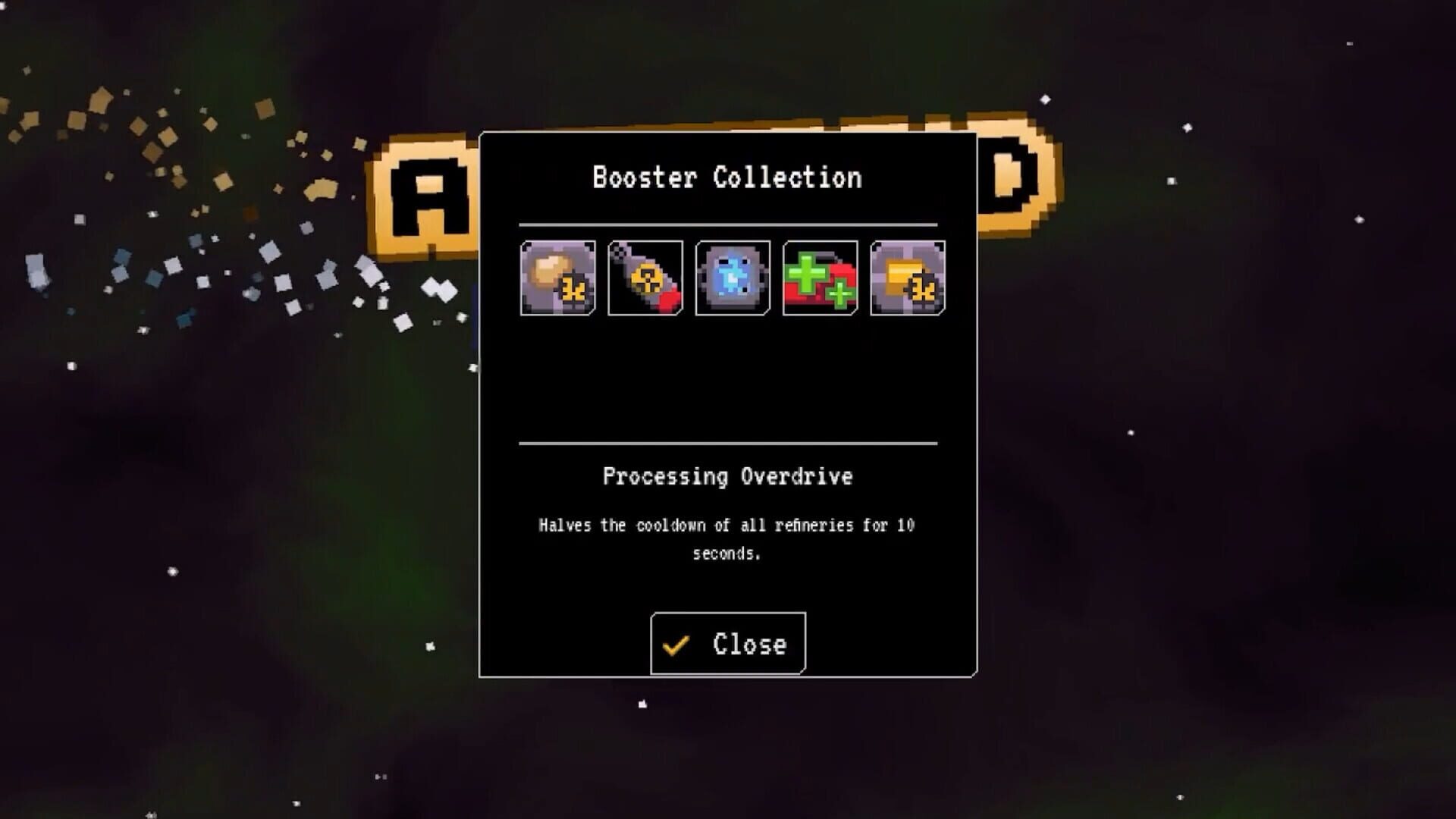1456x819 pixels.
Task: Click the yellow checkmark inside the Close button
Action: click(x=676, y=645)
